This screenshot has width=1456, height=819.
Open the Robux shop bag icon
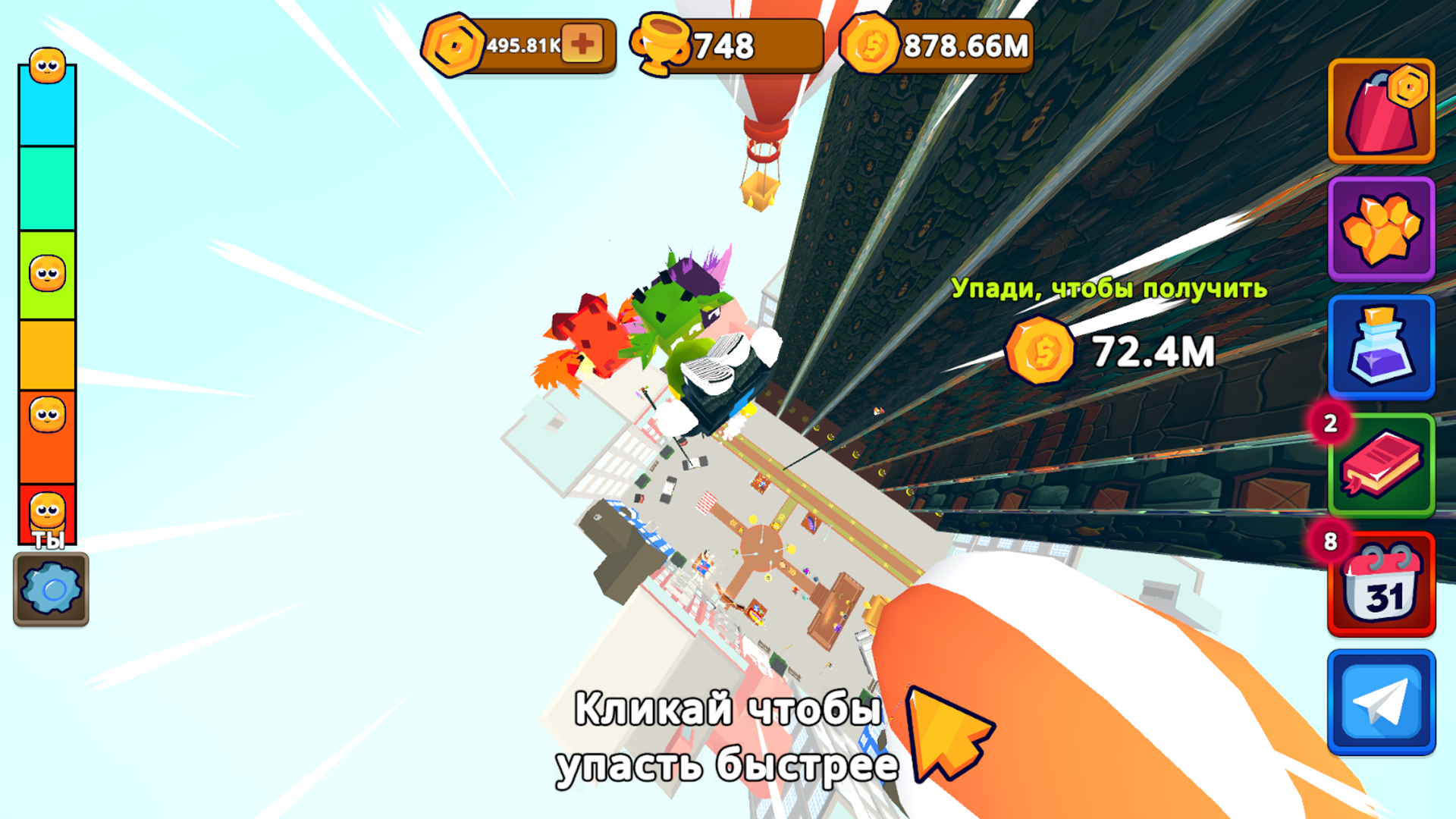tap(1380, 111)
